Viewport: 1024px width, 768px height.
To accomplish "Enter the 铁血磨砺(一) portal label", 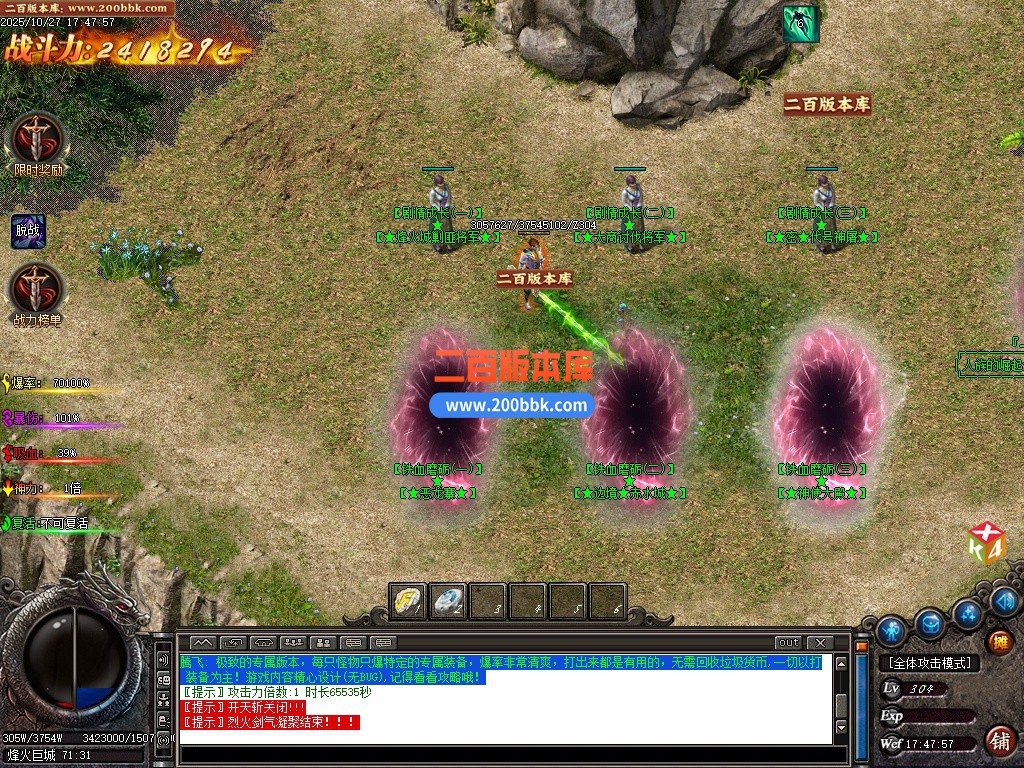I will 437,469.
